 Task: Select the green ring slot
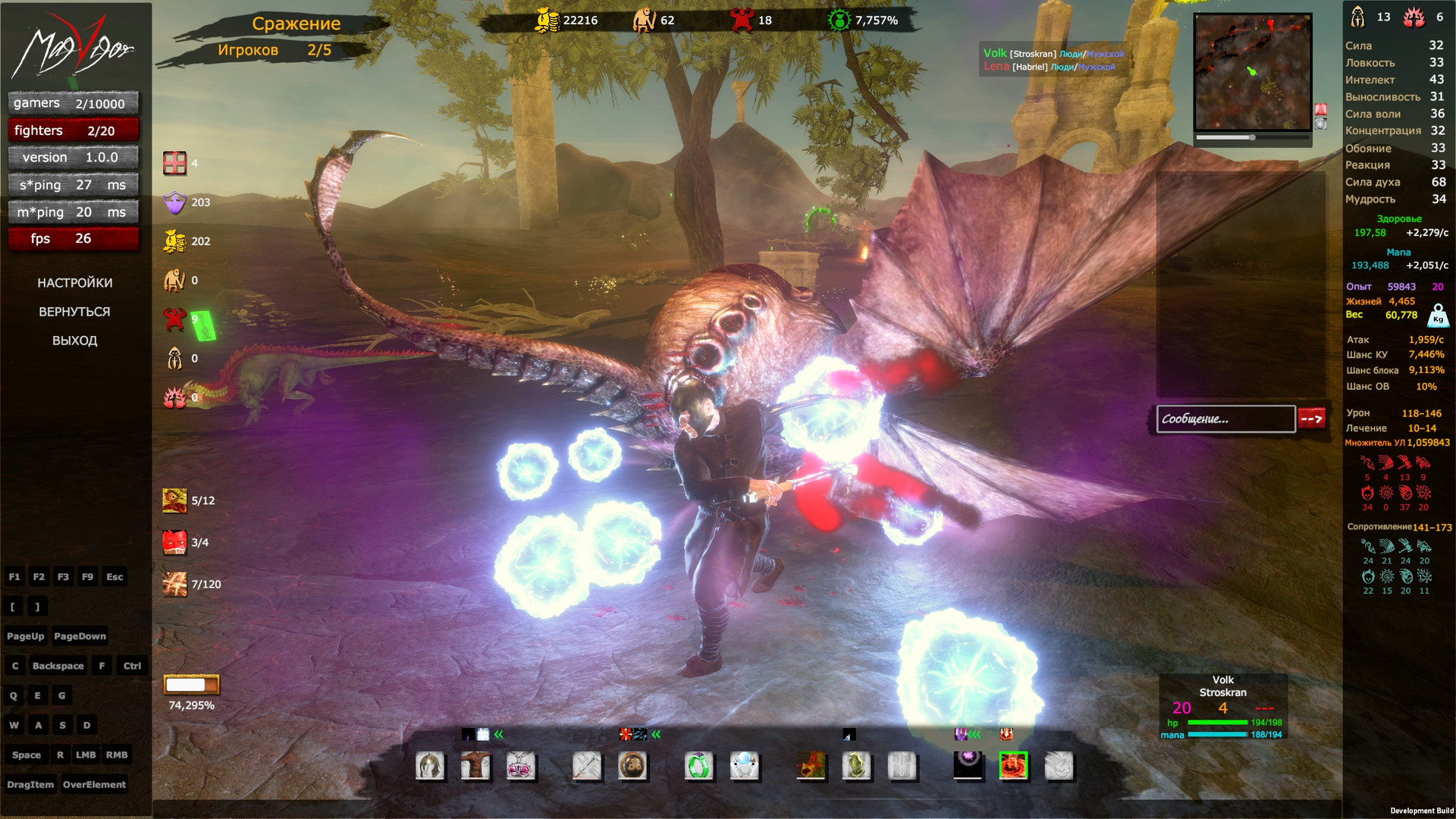pyautogui.click(x=698, y=766)
